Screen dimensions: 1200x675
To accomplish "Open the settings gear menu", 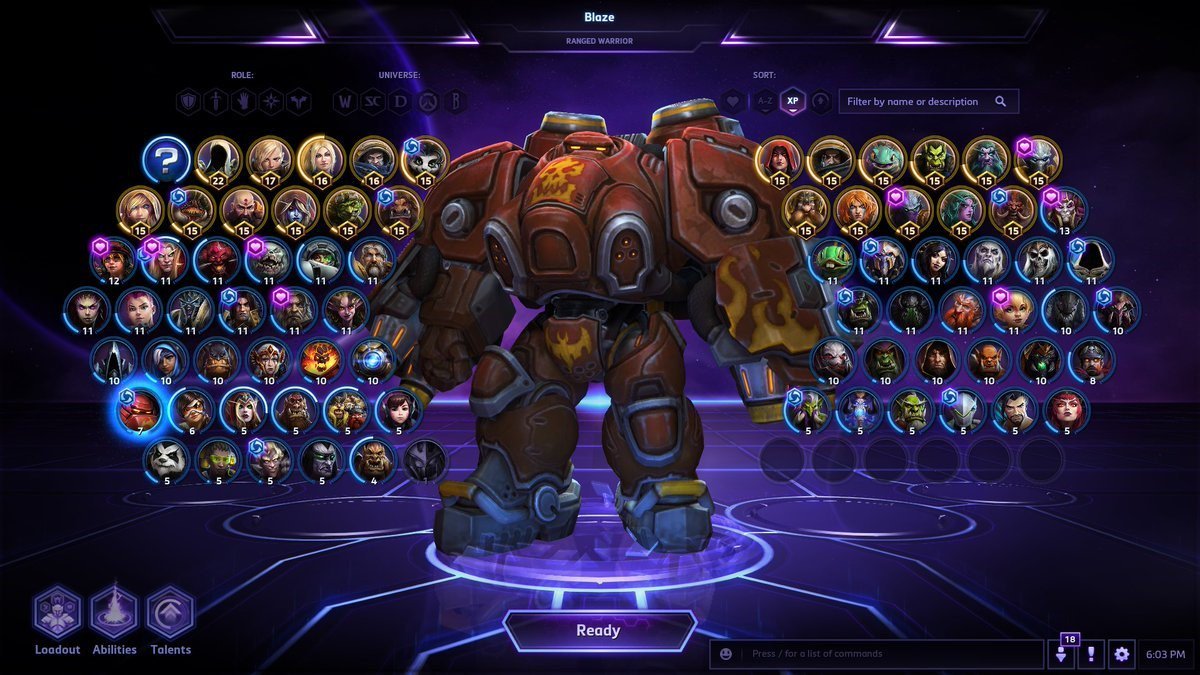I will [x=1121, y=654].
